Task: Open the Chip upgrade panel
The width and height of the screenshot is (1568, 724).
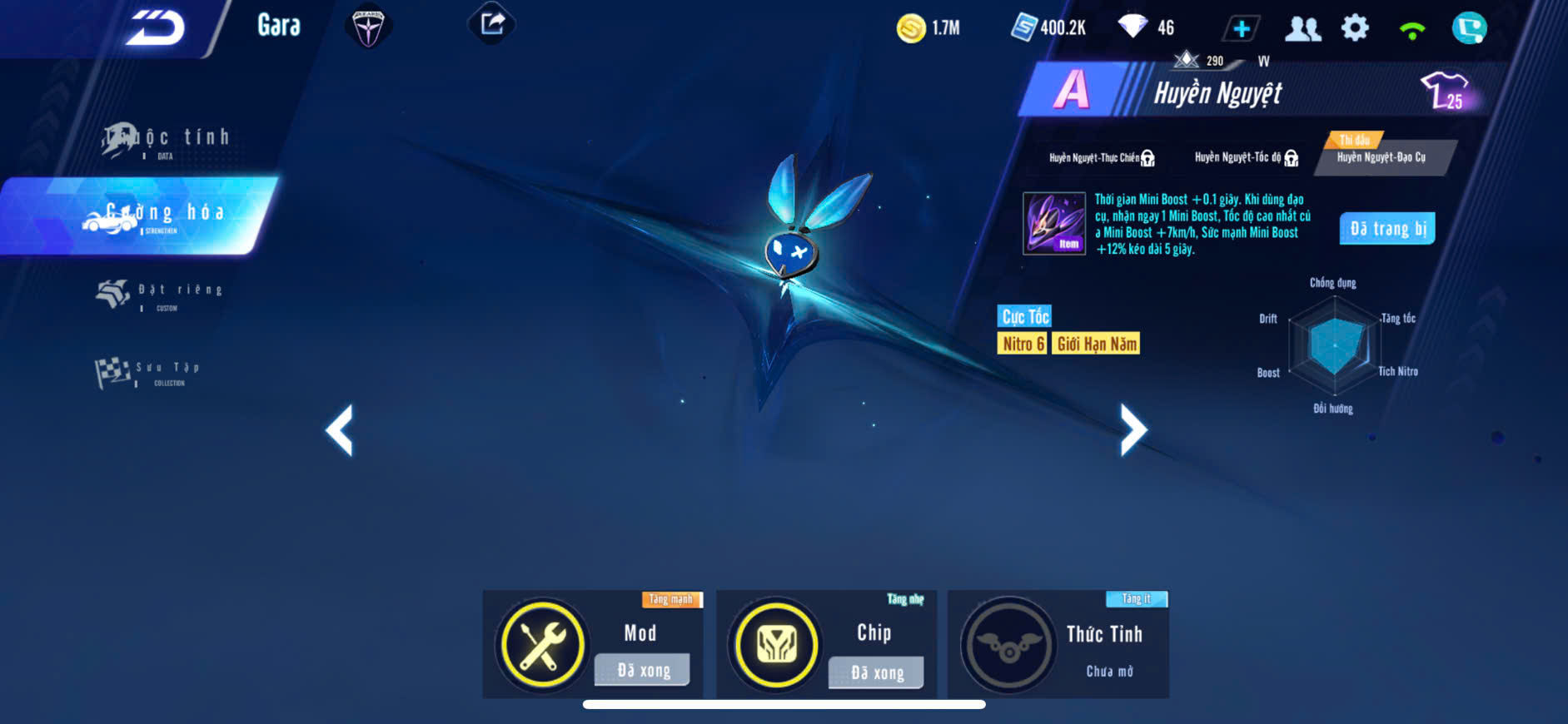Action: (826, 644)
